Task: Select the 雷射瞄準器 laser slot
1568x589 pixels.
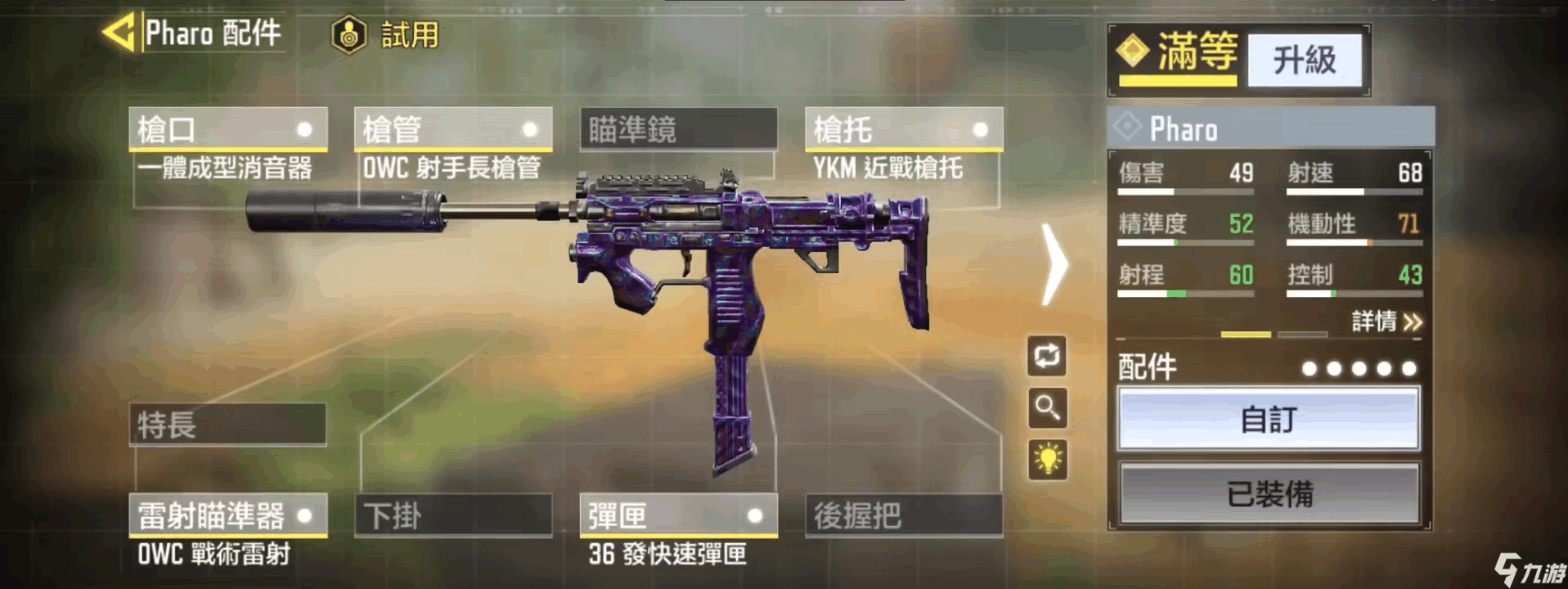Action: [x=227, y=515]
